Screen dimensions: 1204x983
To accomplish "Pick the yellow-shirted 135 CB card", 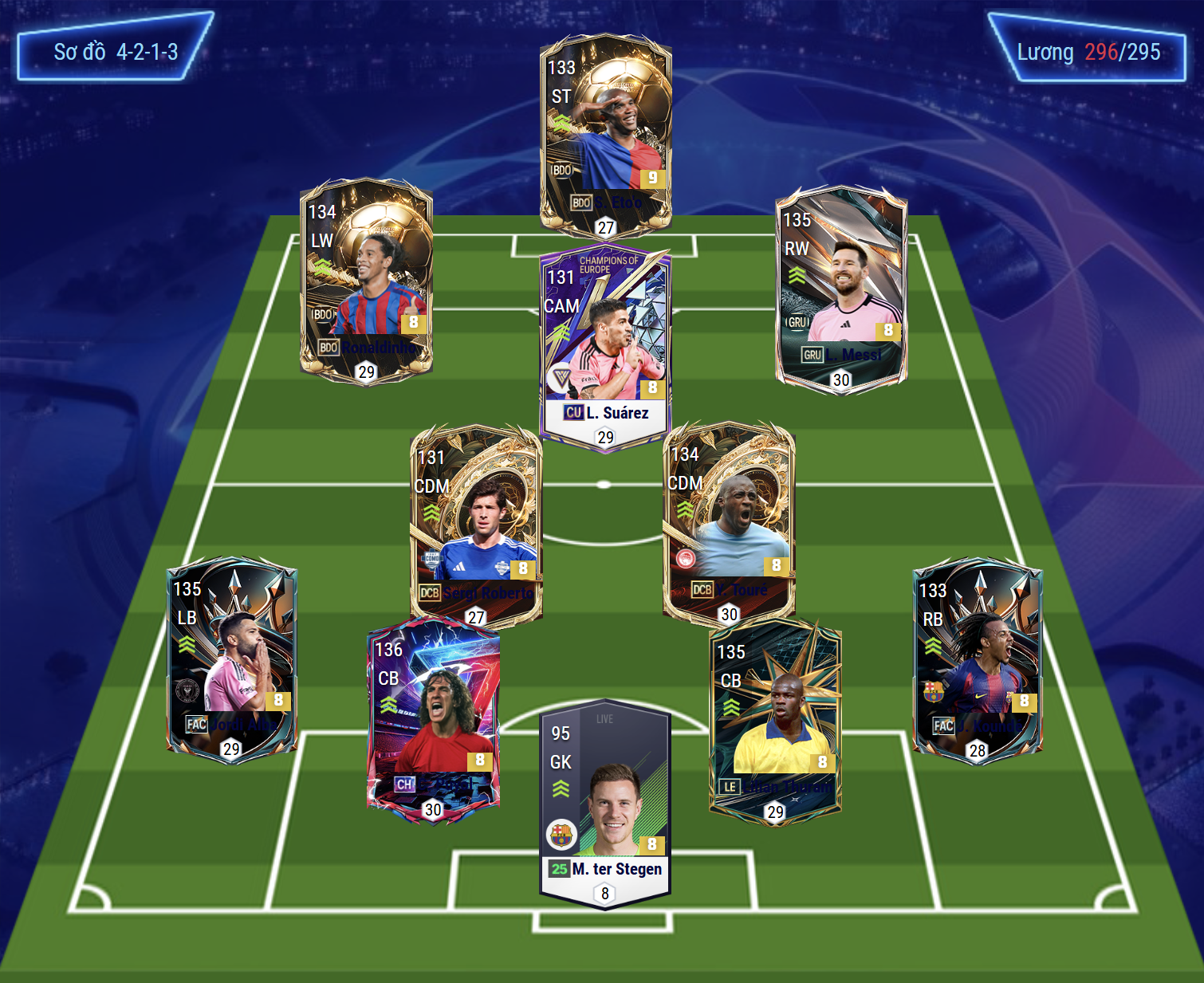I will coord(775,720).
